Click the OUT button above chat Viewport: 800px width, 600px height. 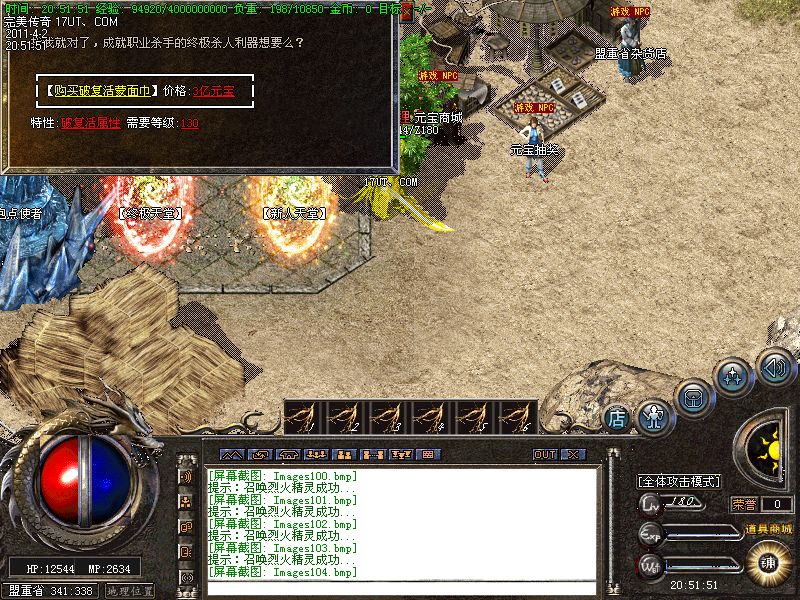[x=544, y=454]
